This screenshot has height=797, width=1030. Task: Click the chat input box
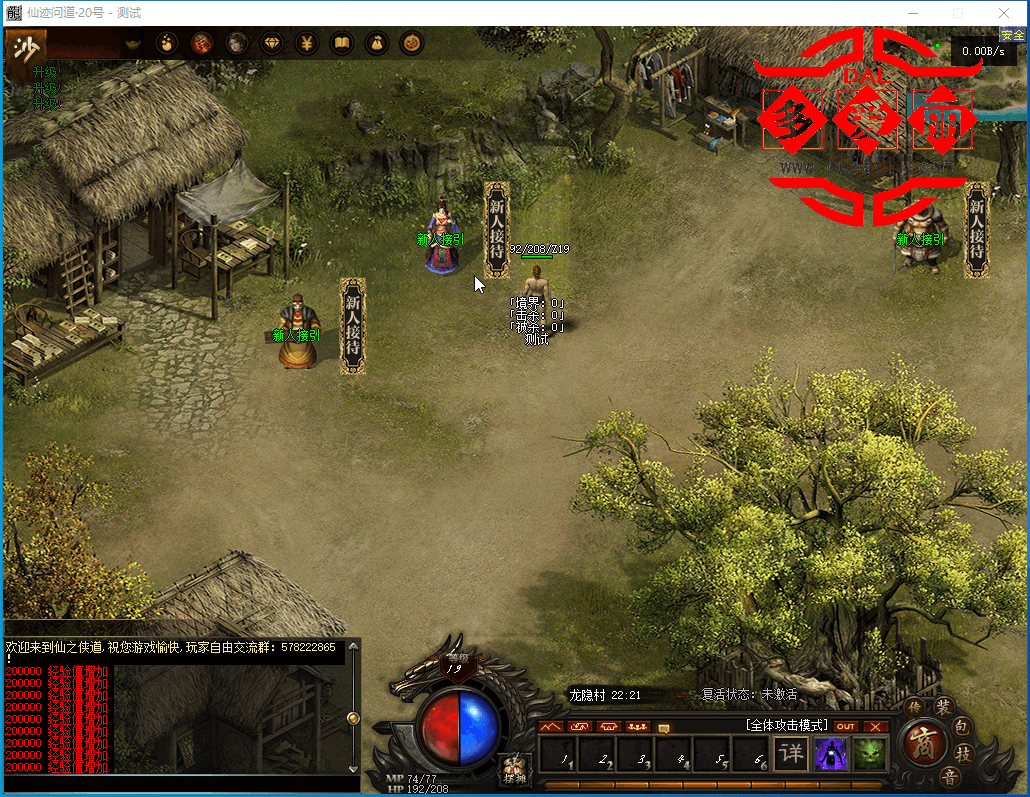[180, 783]
